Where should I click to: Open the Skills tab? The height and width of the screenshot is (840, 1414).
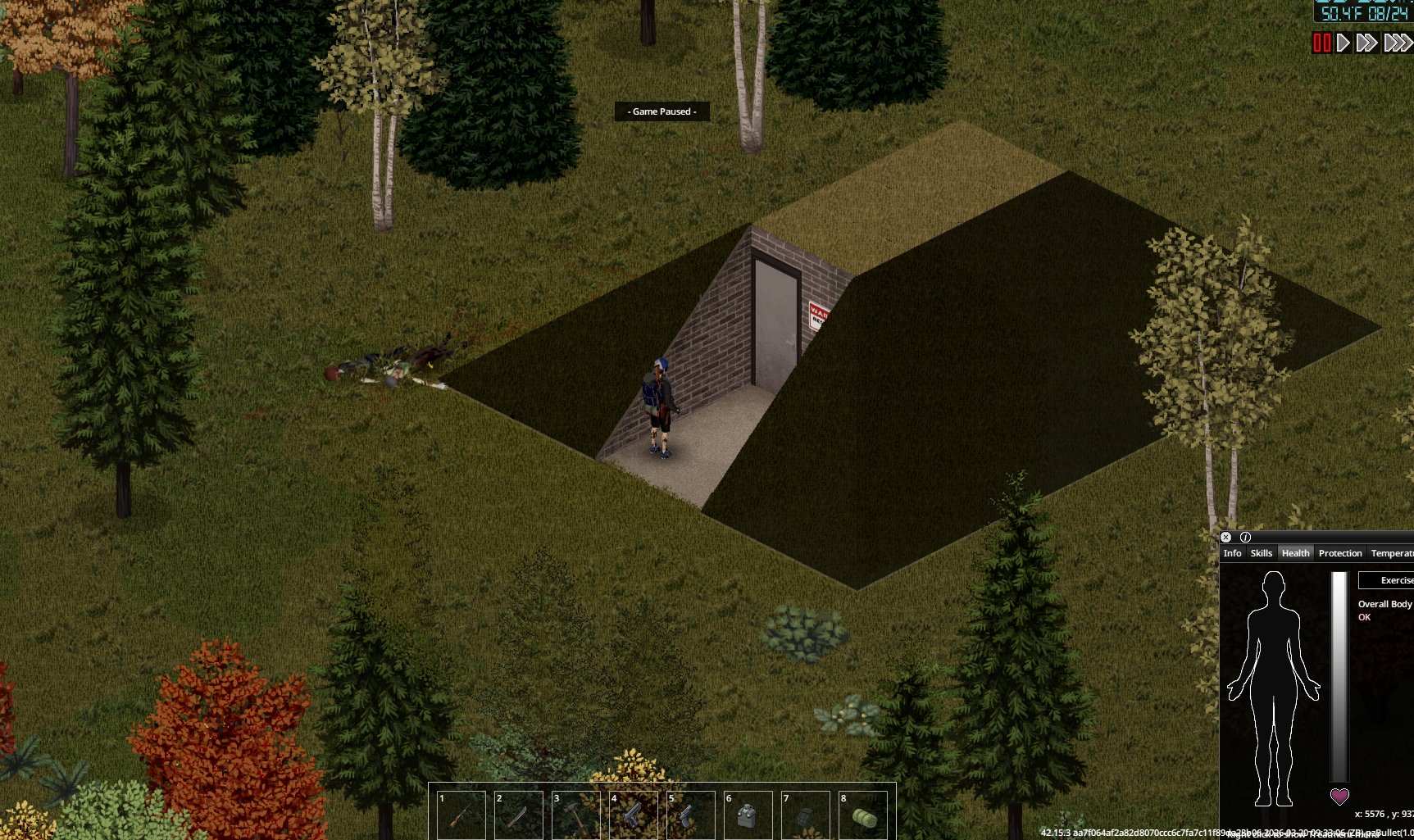click(x=1261, y=553)
